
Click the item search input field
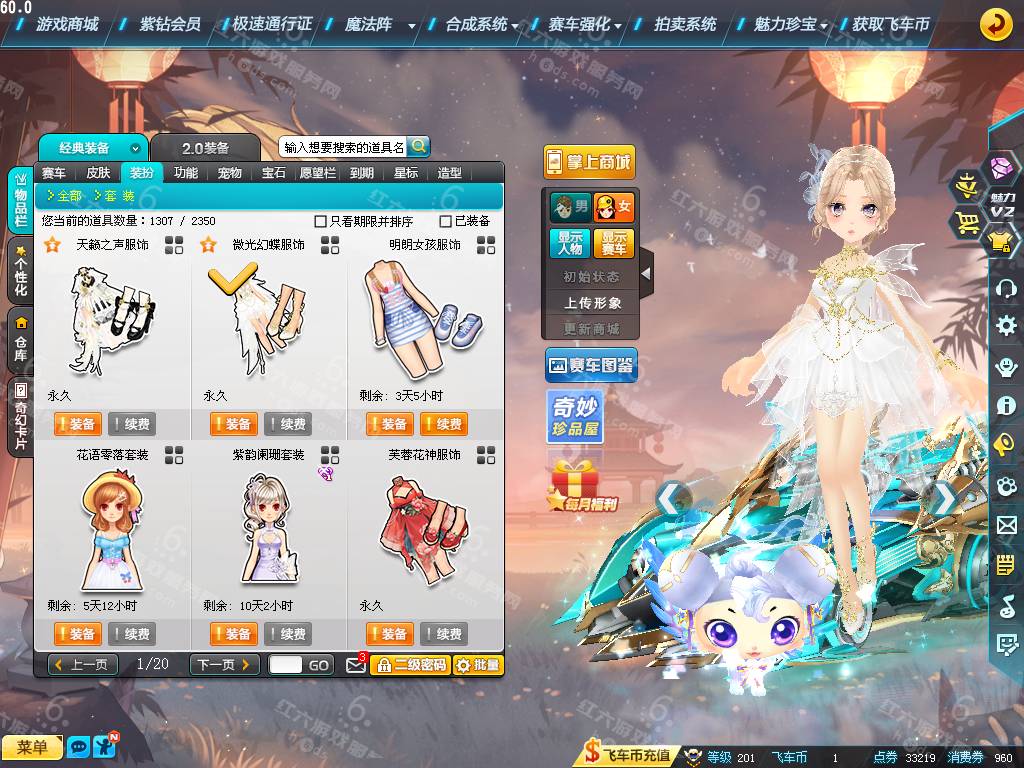pyautogui.click(x=343, y=147)
